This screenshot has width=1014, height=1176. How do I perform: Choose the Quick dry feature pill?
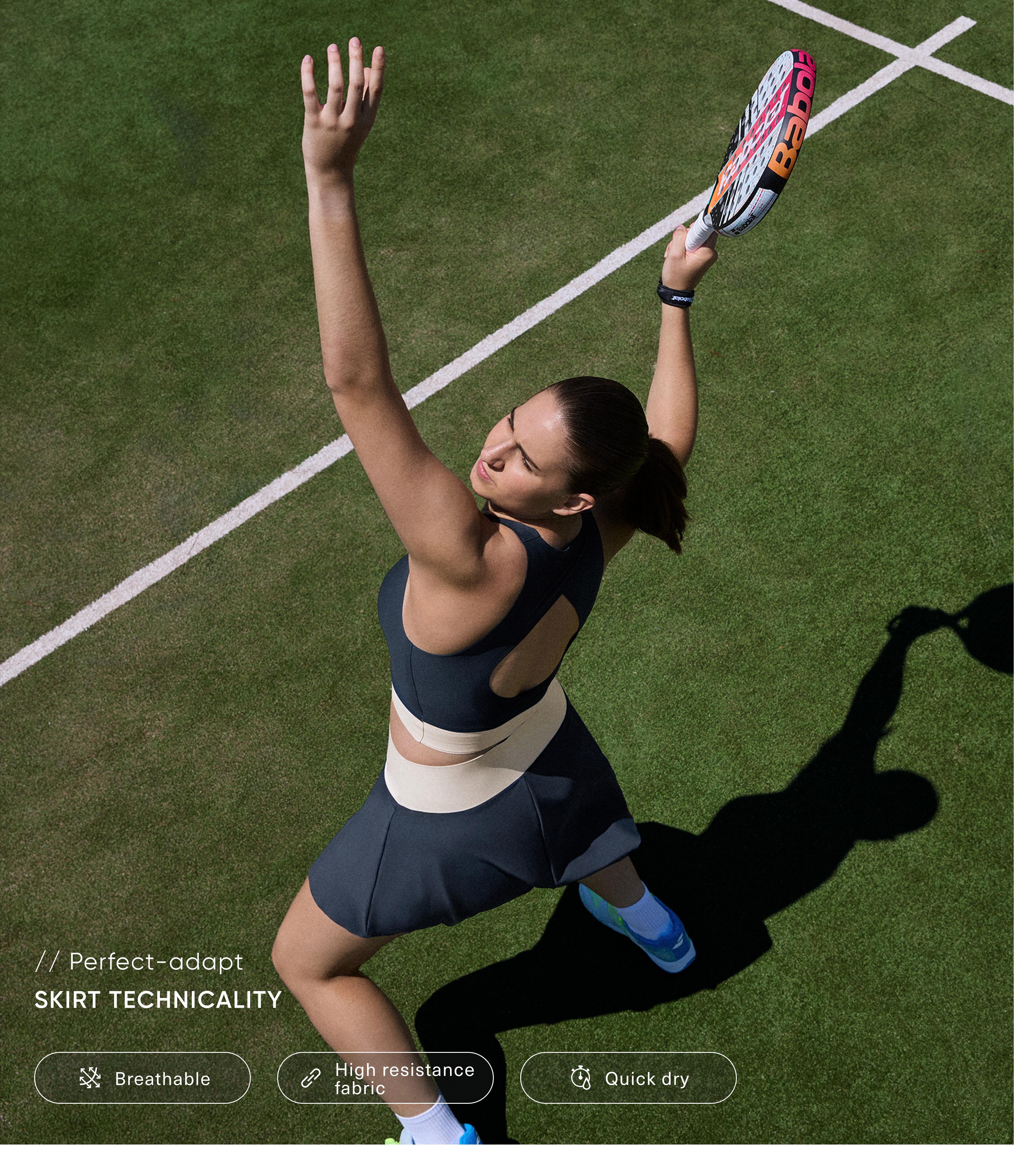[x=628, y=1078]
